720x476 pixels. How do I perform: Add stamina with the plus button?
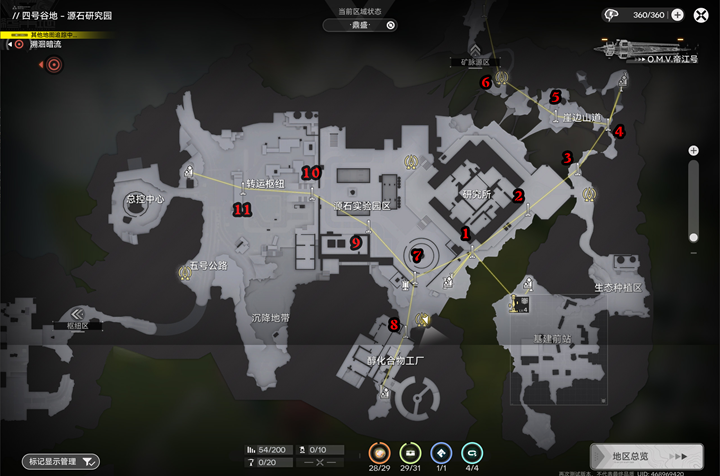coord(677,15)
